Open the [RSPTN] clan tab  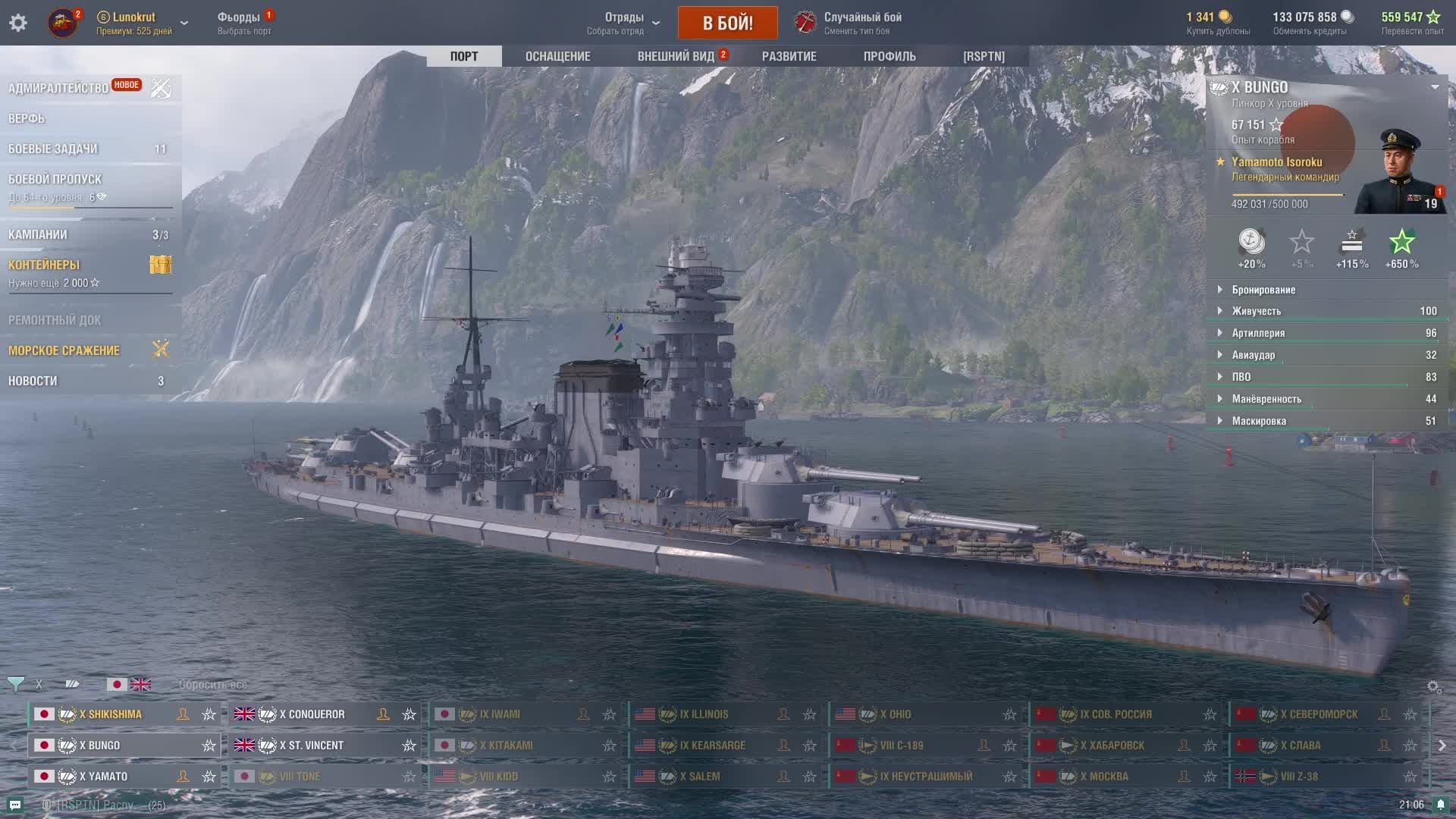click(984, 56)
